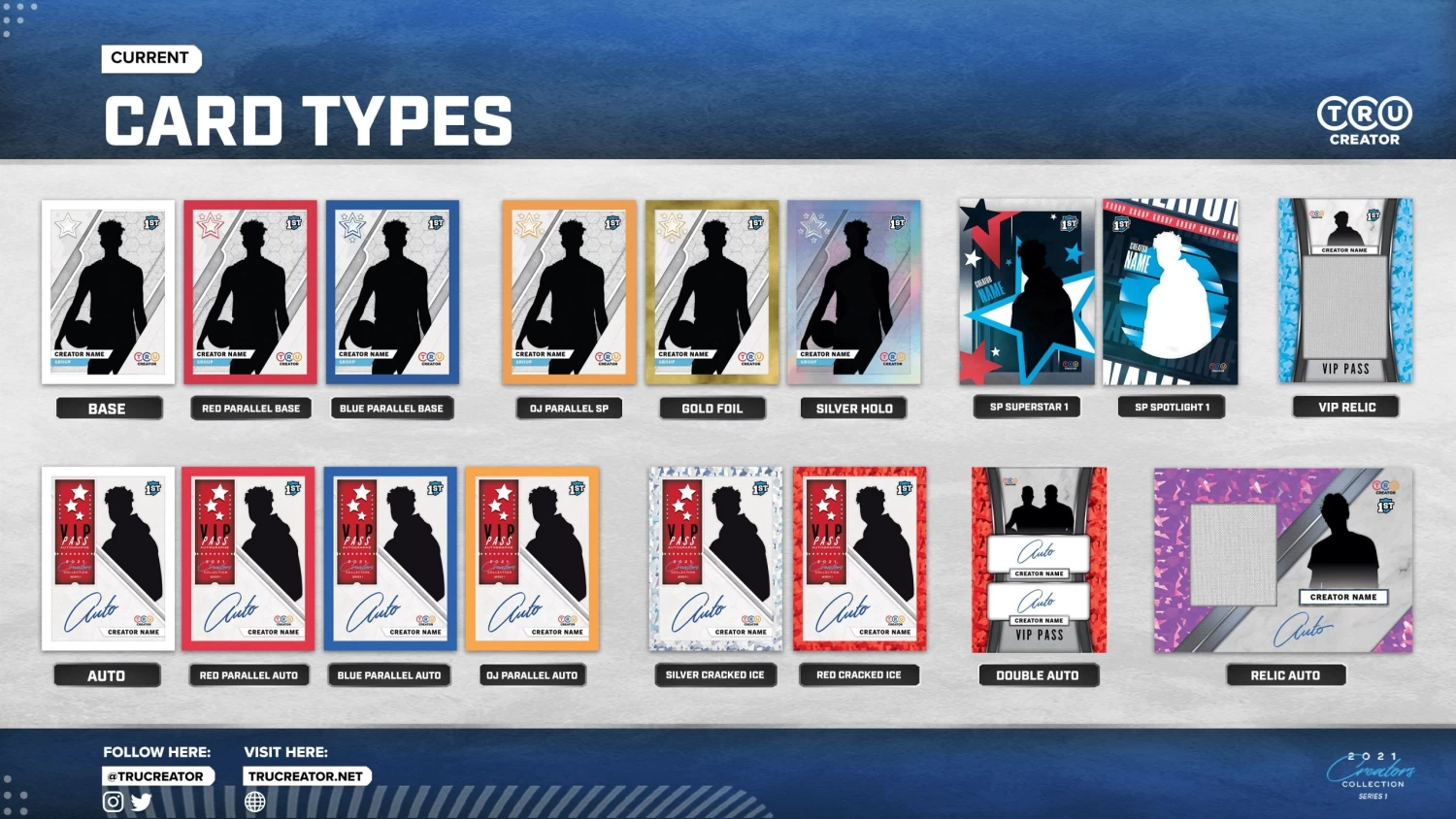Click the Instagram icon

point(114,802)
